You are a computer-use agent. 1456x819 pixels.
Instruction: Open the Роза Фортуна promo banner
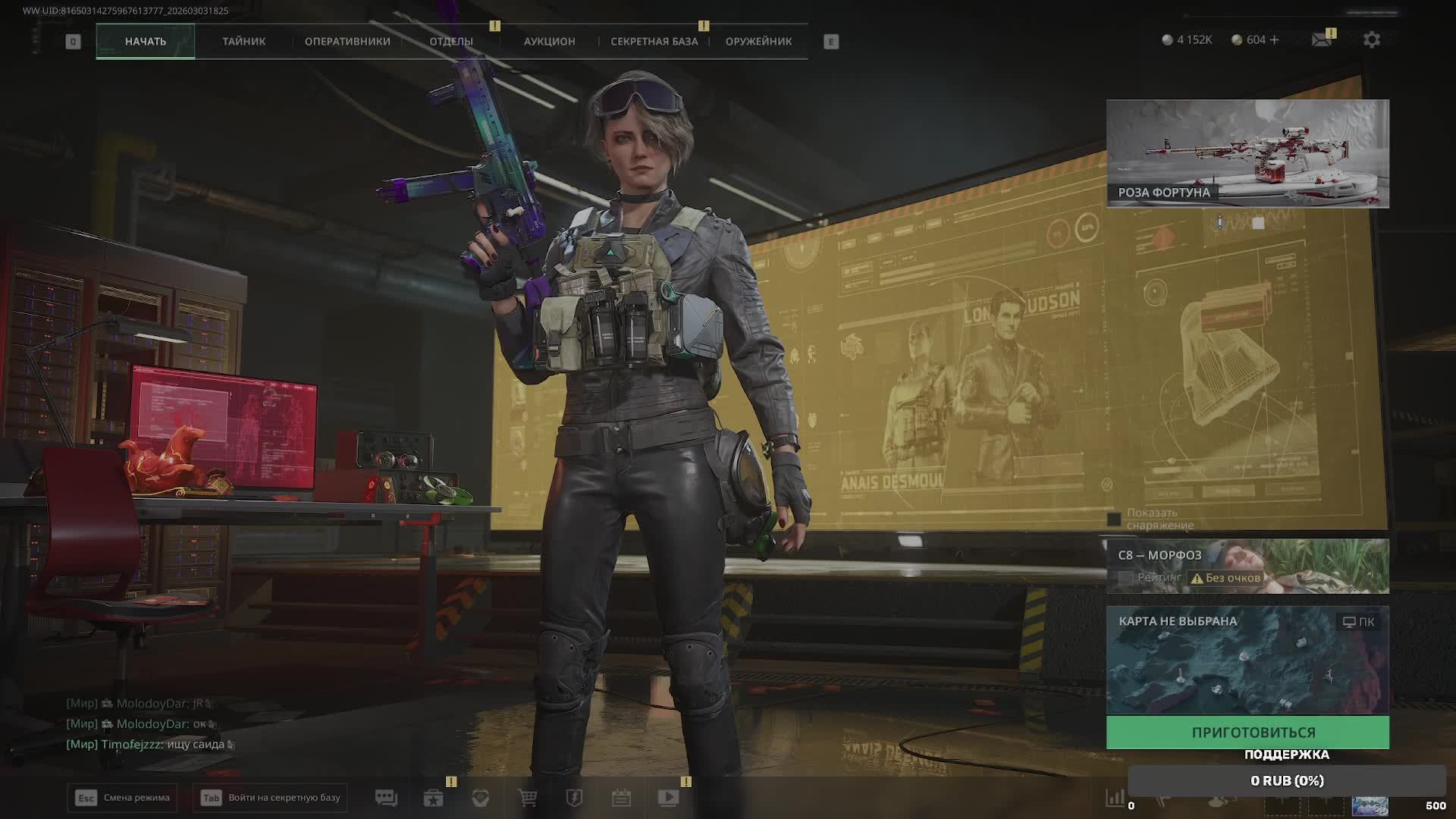click(1247, 153)
